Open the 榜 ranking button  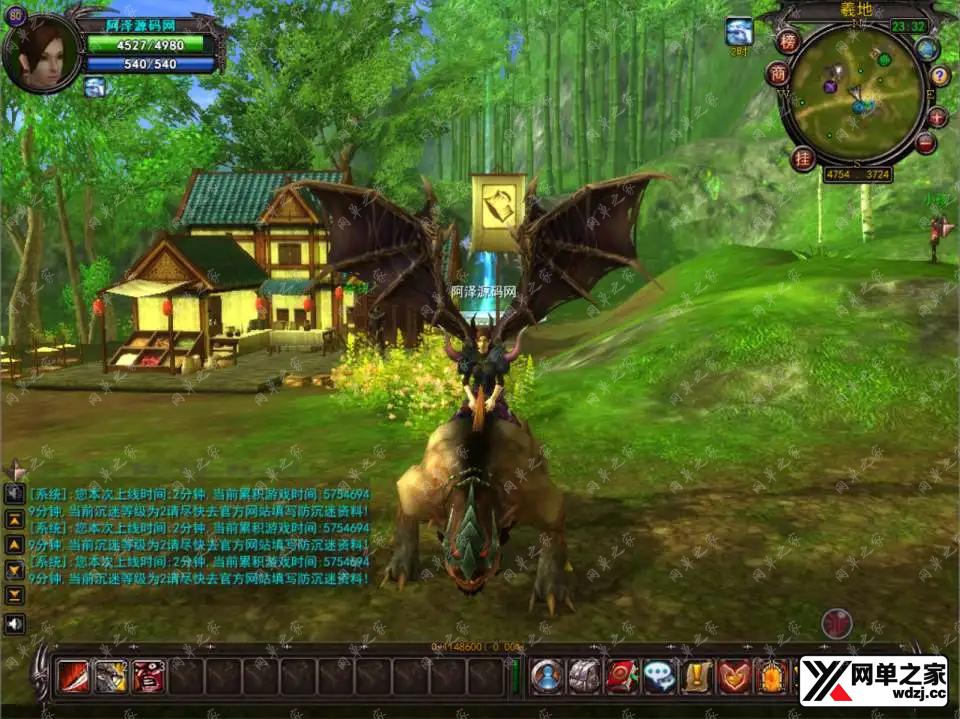click(788, 41)
